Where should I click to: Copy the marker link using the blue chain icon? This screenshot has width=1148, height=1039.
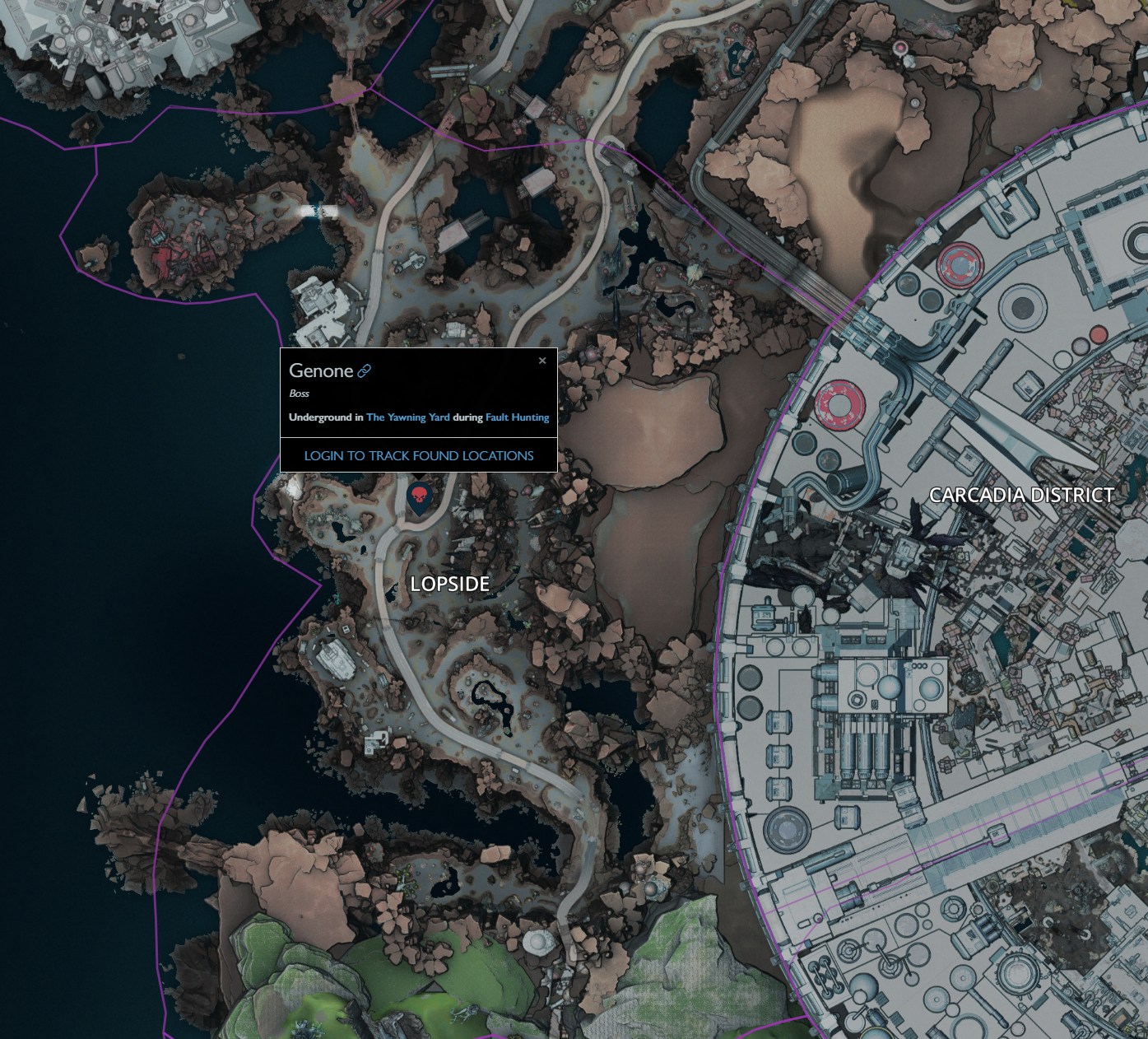(x=365, y=370)
